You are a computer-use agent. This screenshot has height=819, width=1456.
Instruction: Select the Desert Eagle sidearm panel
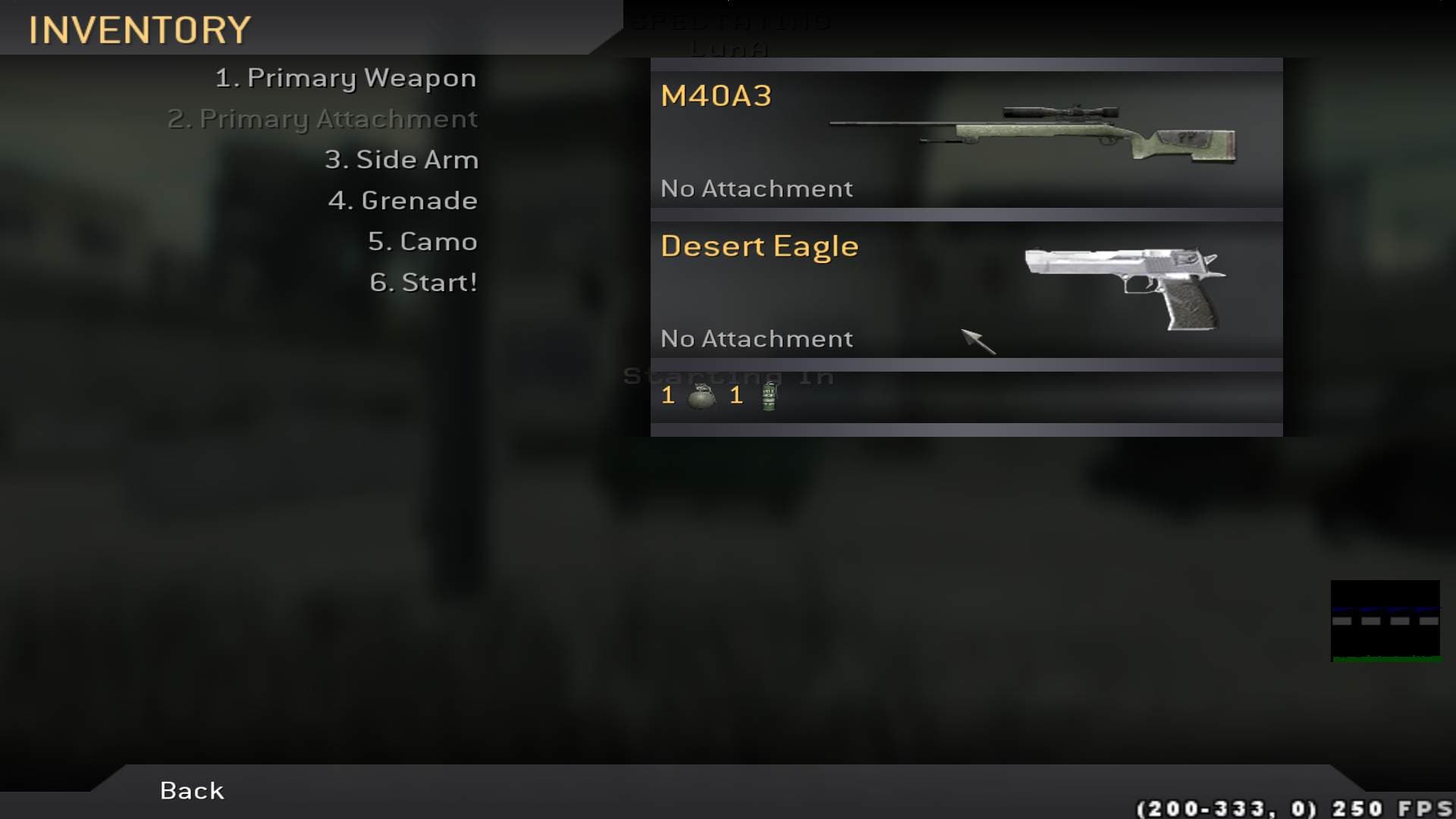966,290
